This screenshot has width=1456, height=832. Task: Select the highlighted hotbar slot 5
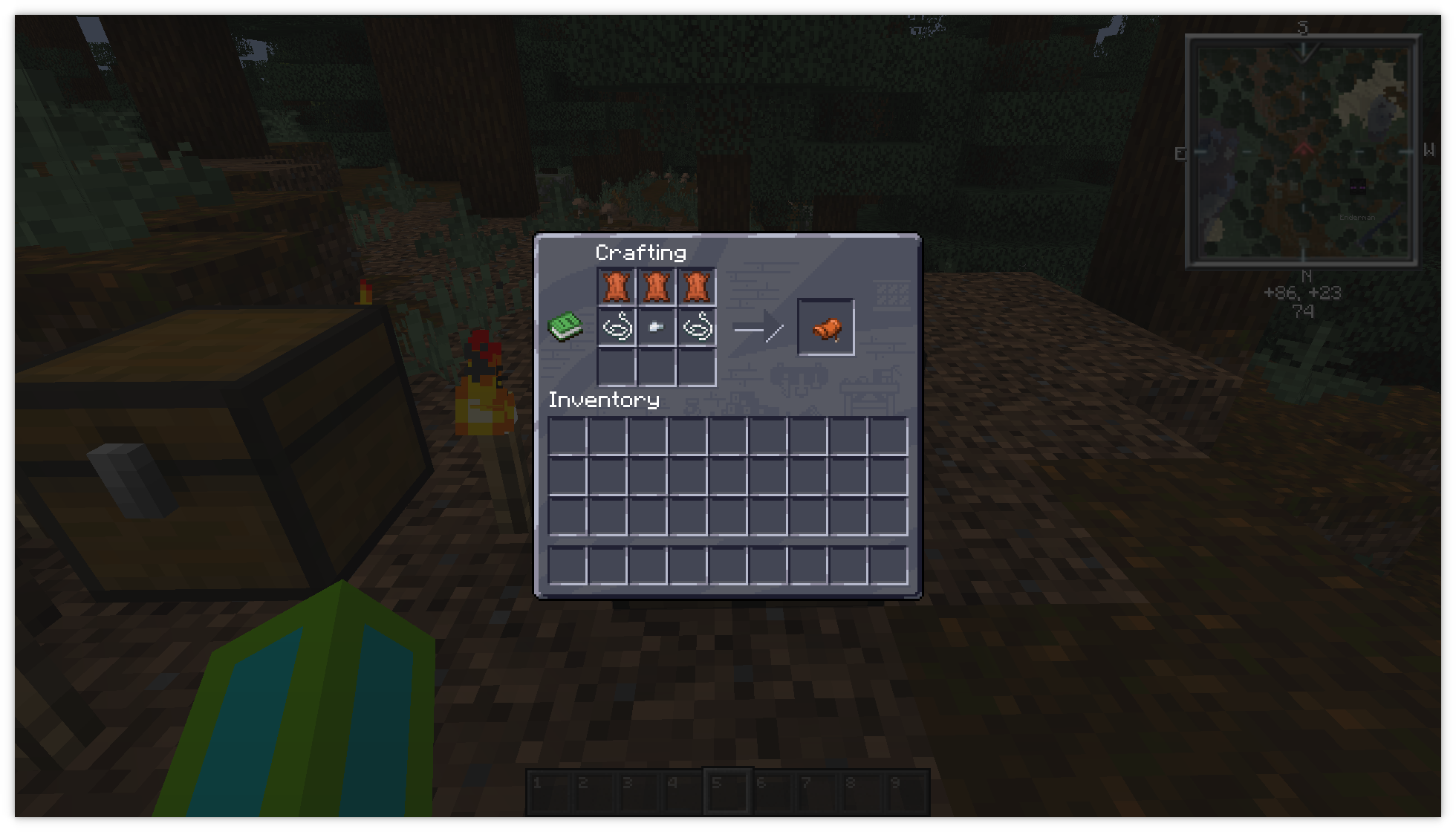click(727, 790)
